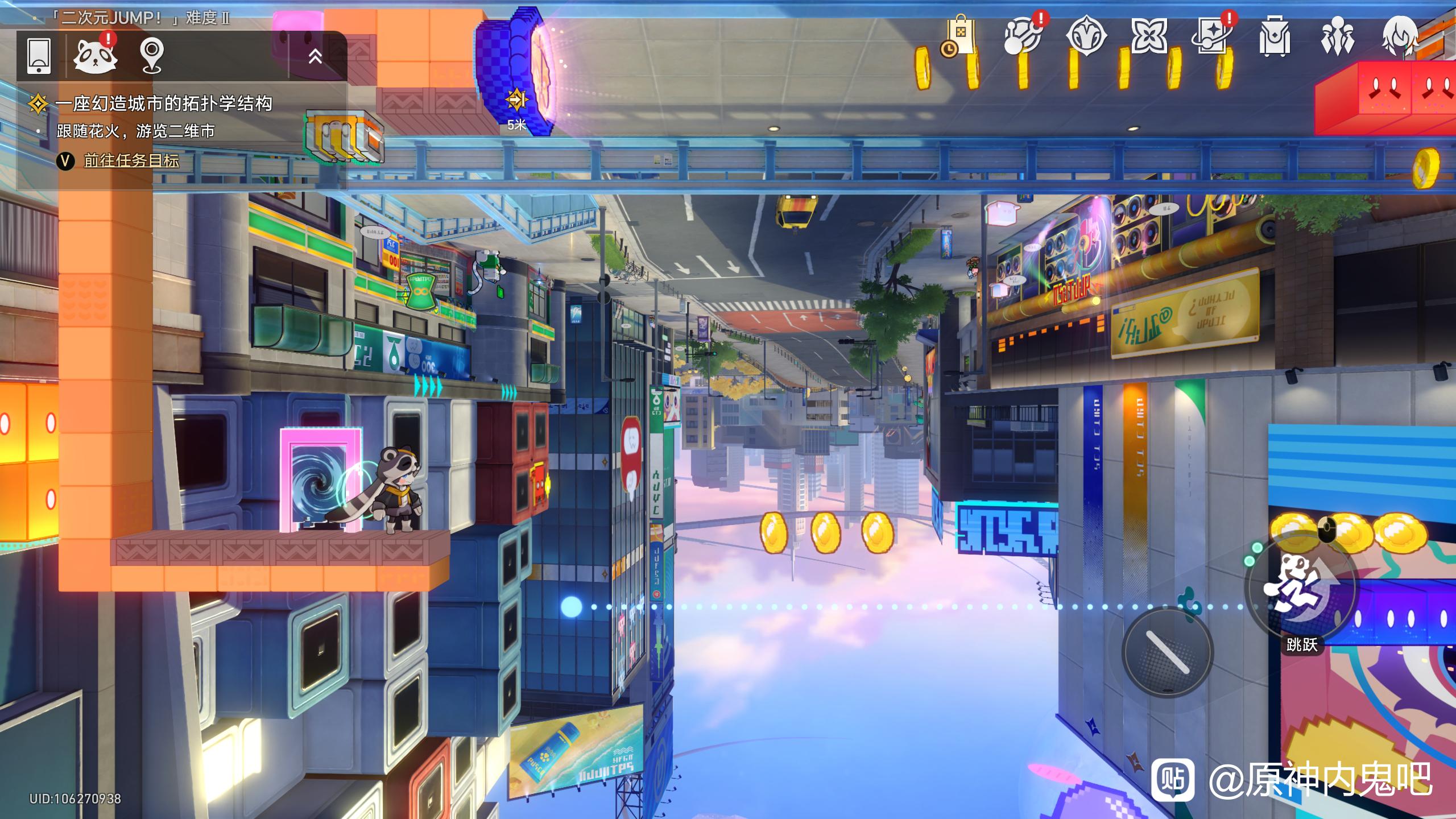Viewport: 1456px width, 819px height.
Task: Open the star card icon with alert
Action: coord(1212,36)
